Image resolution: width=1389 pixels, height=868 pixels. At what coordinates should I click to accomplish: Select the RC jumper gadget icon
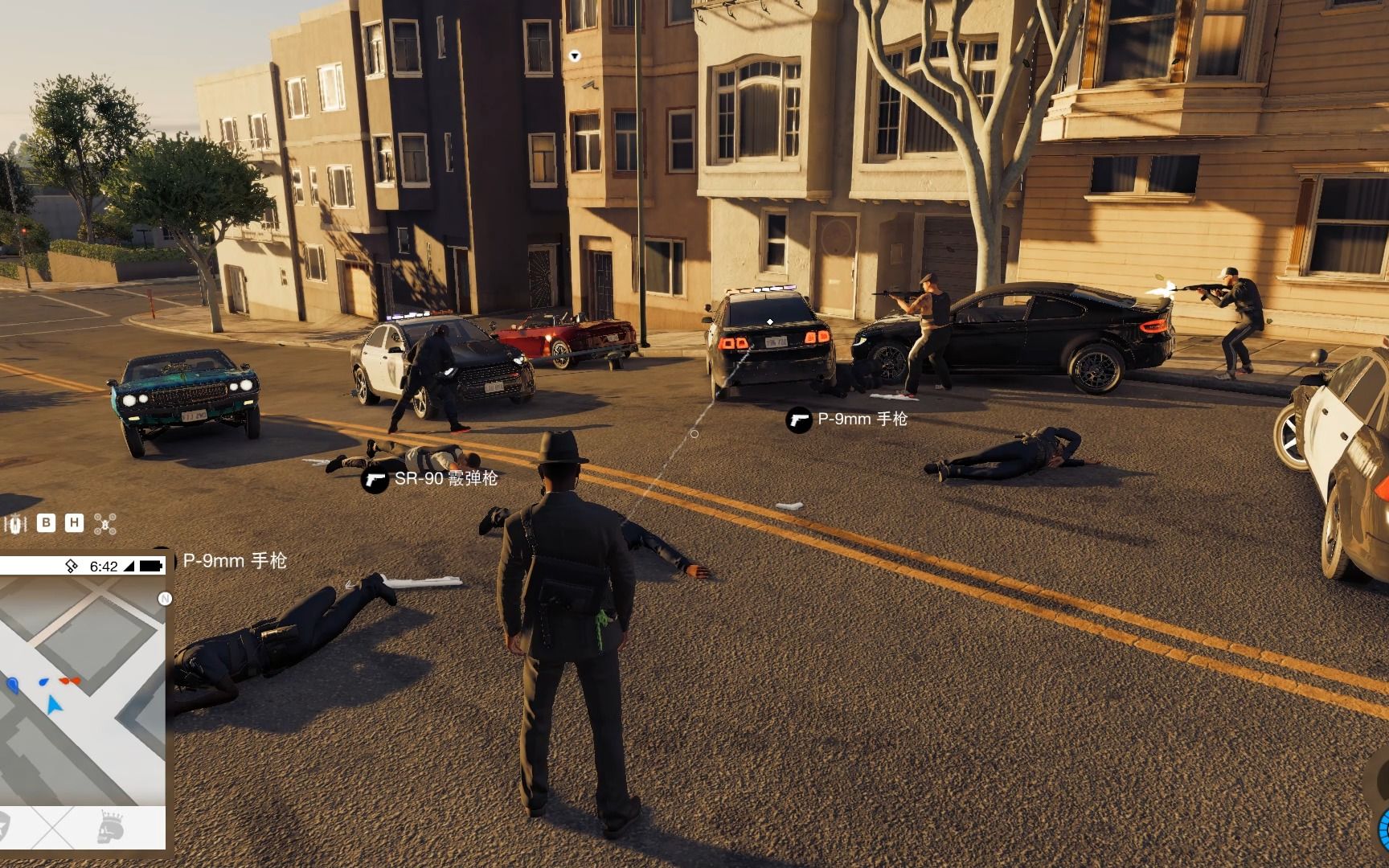(14, 524)
